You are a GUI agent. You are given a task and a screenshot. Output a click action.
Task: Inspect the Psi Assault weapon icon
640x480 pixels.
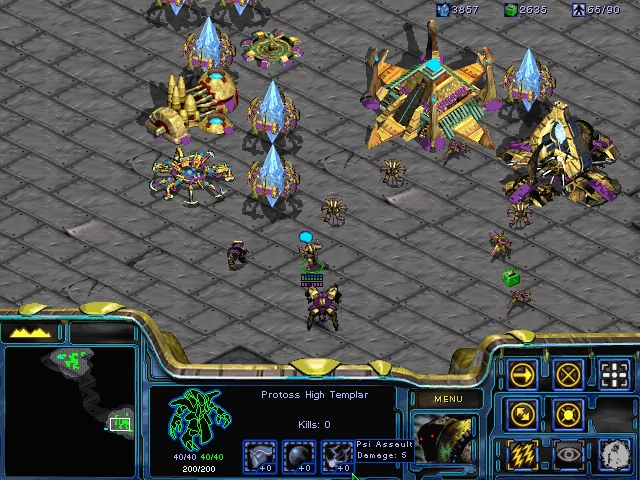[x=338, y=455]
